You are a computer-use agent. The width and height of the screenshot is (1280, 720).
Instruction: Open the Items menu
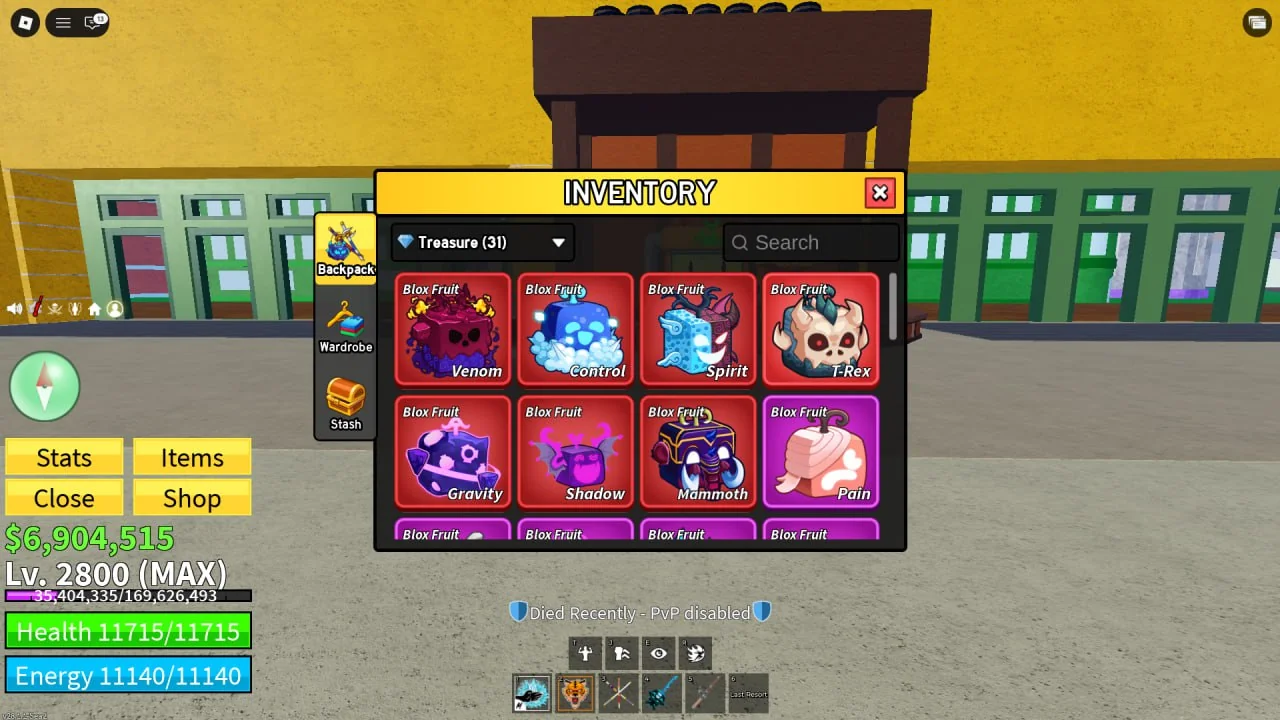(x=192, y=457)
